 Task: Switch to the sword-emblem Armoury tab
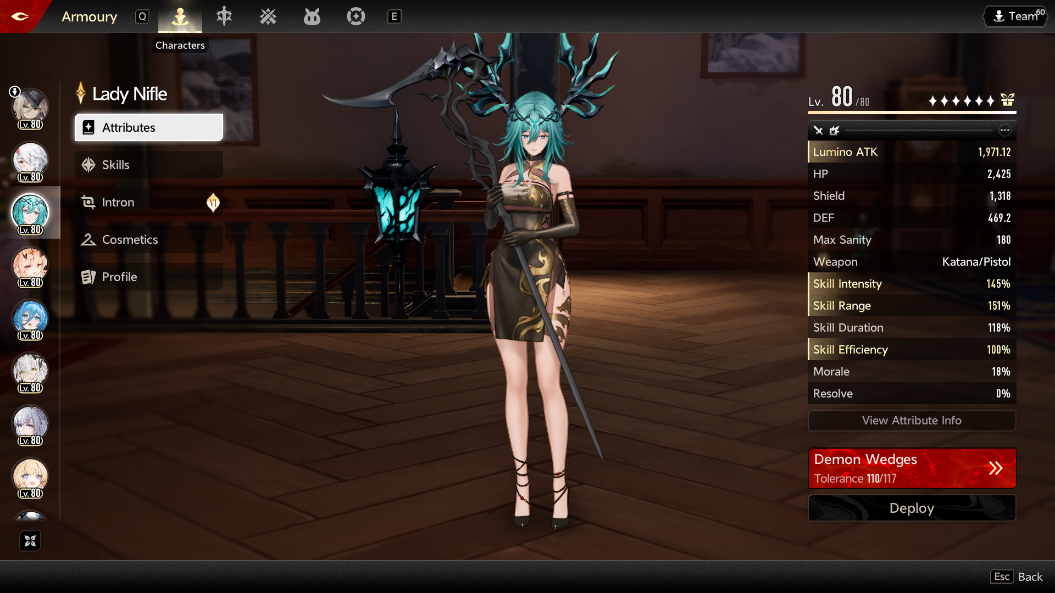tap(224, 16)
